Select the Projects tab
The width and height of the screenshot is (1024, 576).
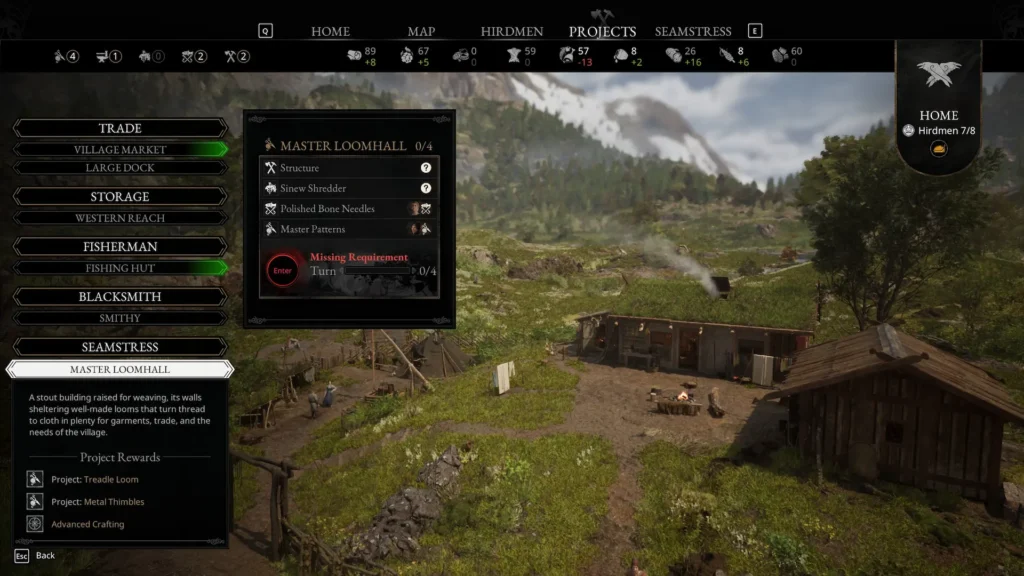(x=602, y=31)
